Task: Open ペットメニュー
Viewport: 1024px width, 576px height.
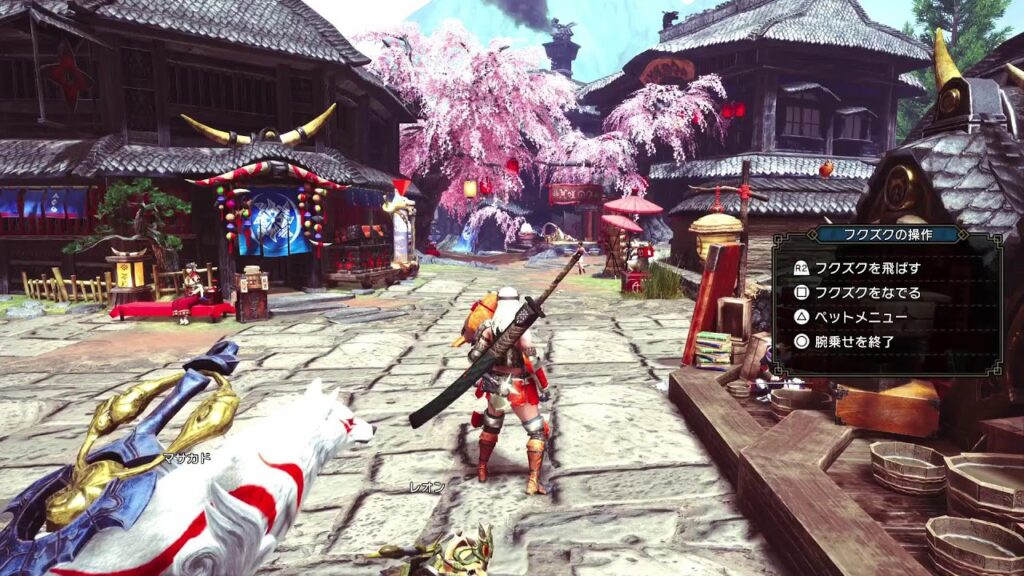Action: 860,317
